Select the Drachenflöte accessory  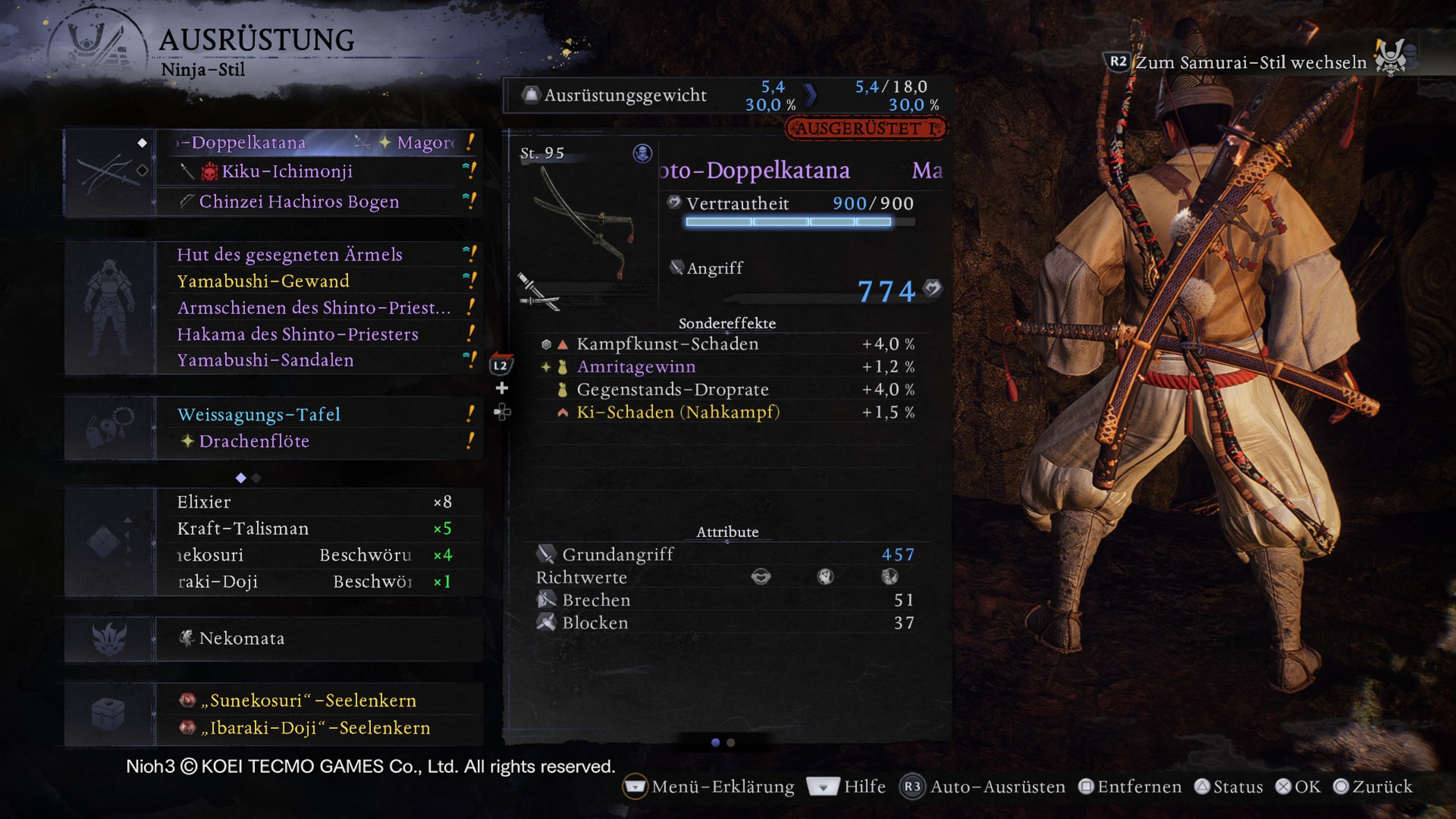pos(318,441)
